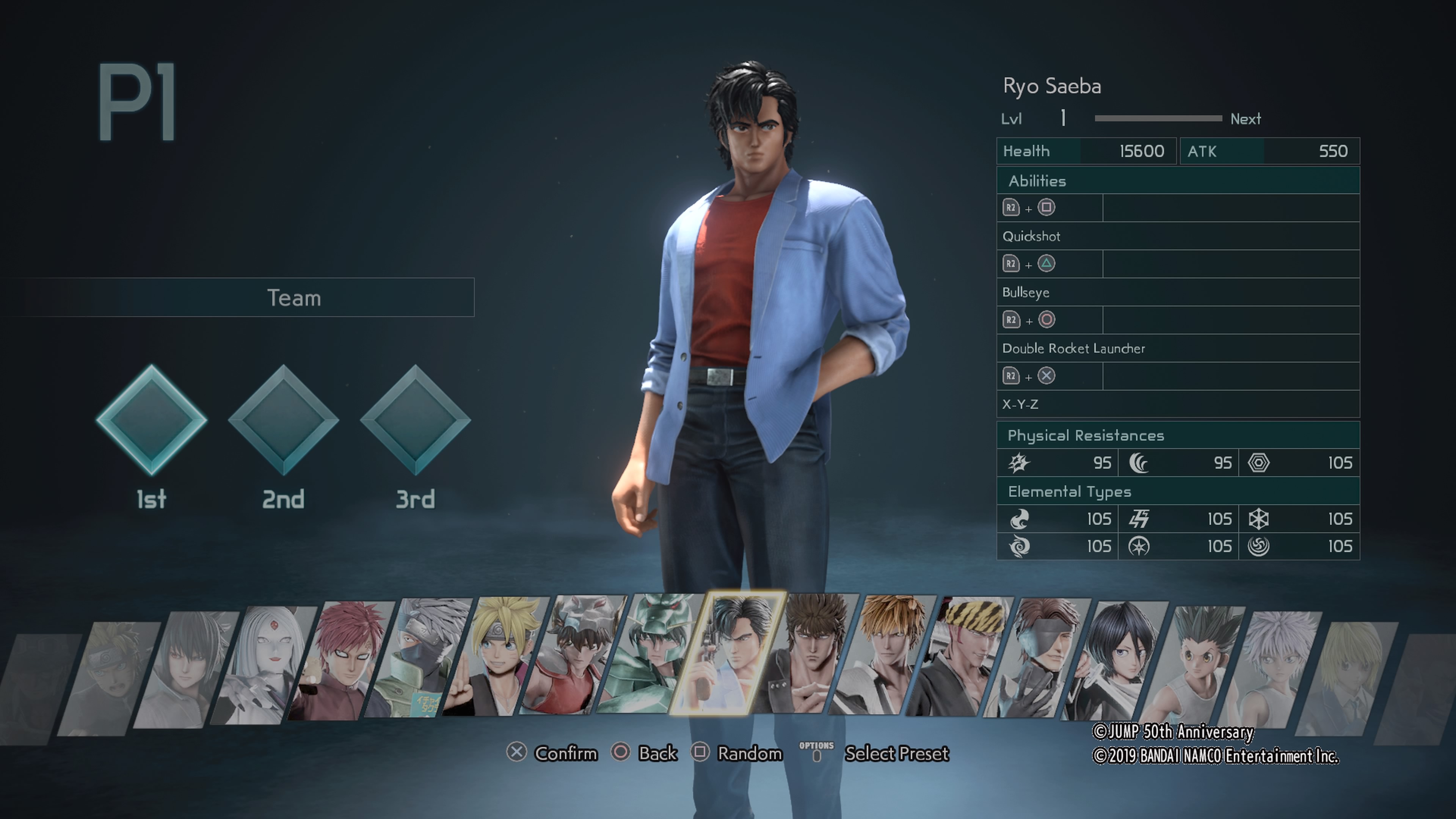The image size is (1456, 819).
Task: Select the 1st team slot diamond
Action: click(152, 420)
